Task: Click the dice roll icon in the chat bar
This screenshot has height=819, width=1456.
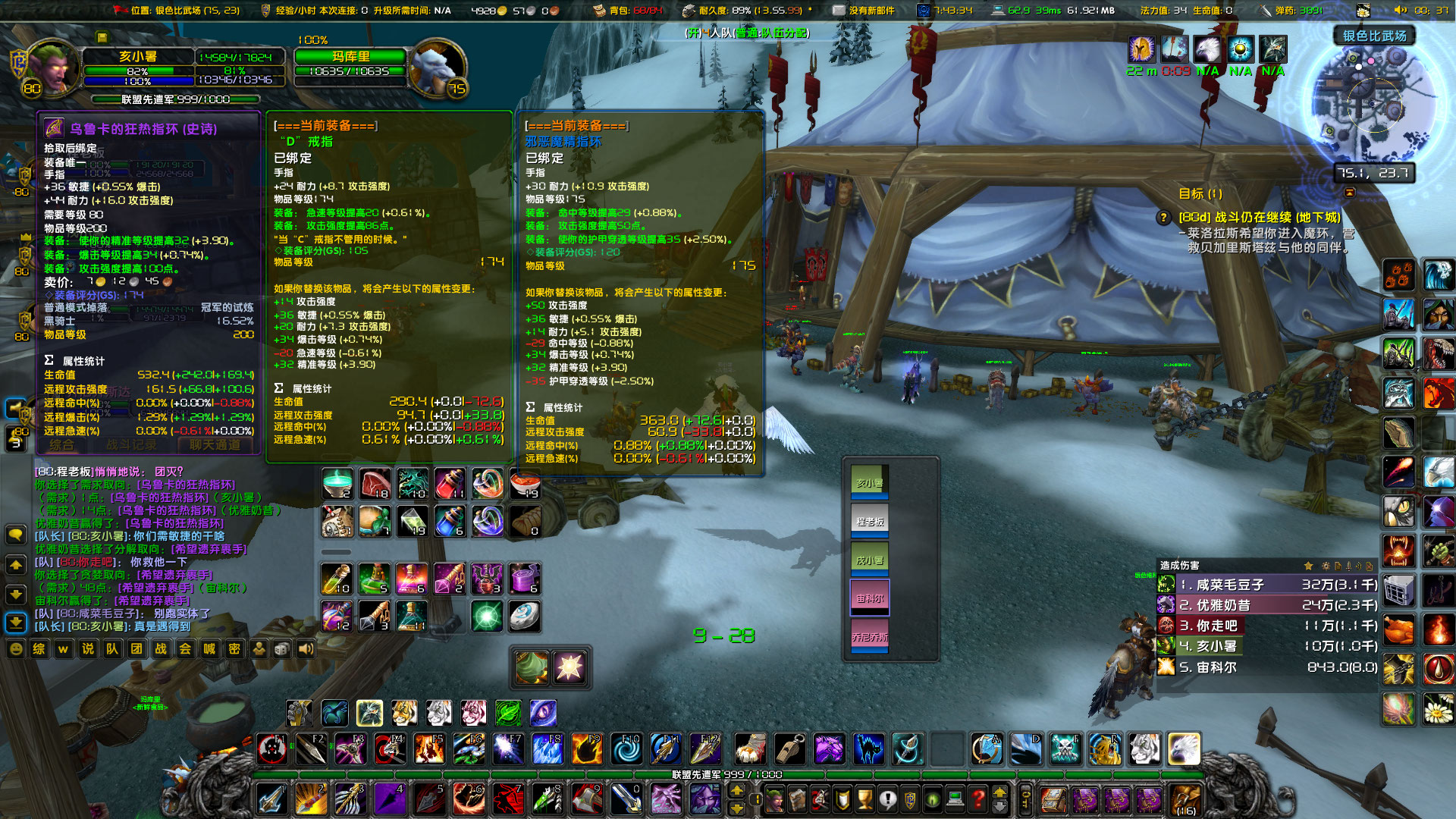Action: (x=282, y=650)
